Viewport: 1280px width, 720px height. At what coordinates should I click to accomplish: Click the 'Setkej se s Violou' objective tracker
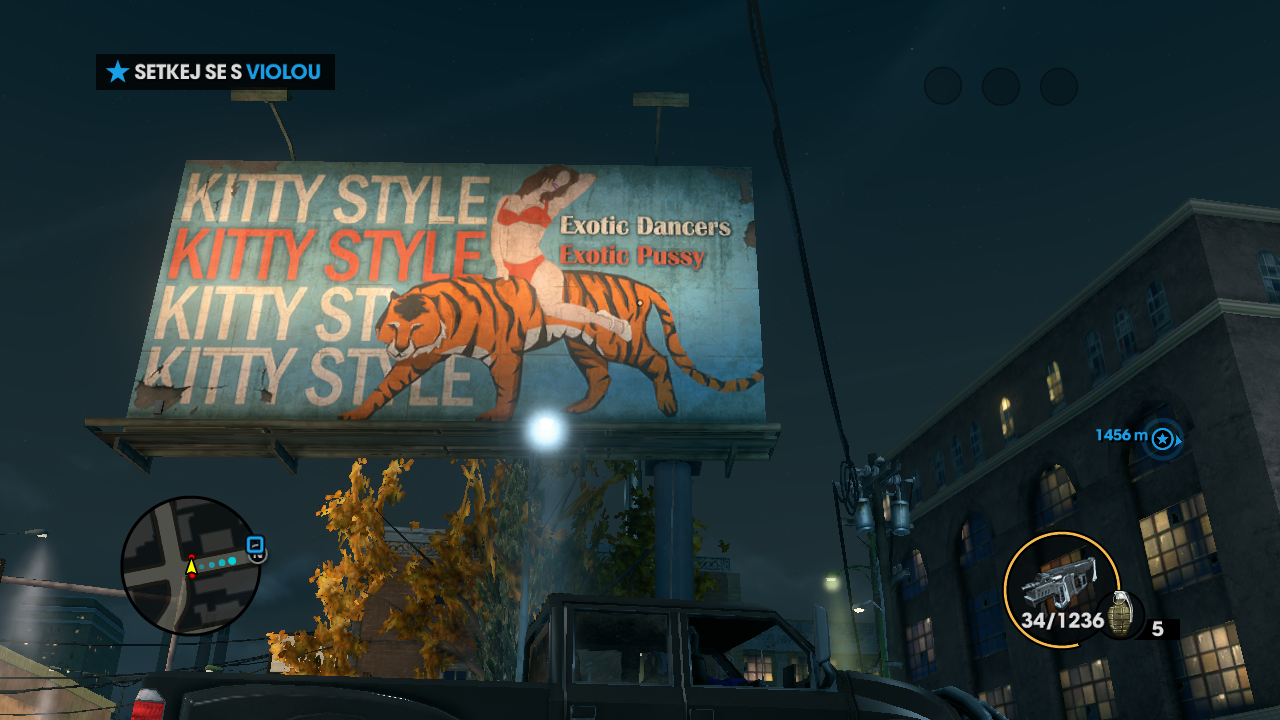pos(215,72)
